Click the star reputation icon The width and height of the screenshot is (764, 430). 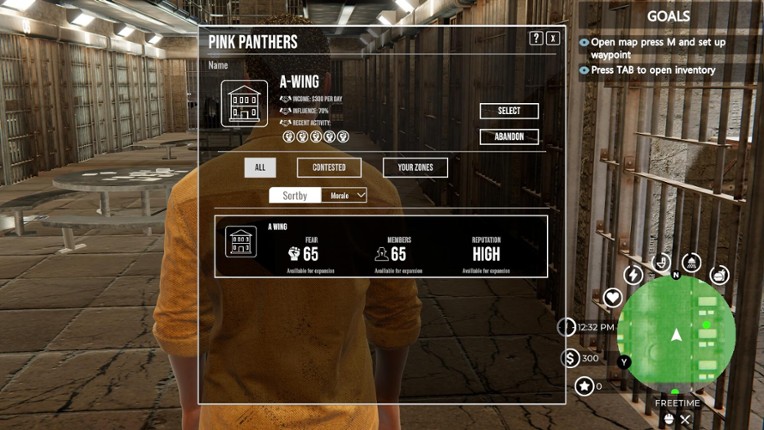point(584,386)
